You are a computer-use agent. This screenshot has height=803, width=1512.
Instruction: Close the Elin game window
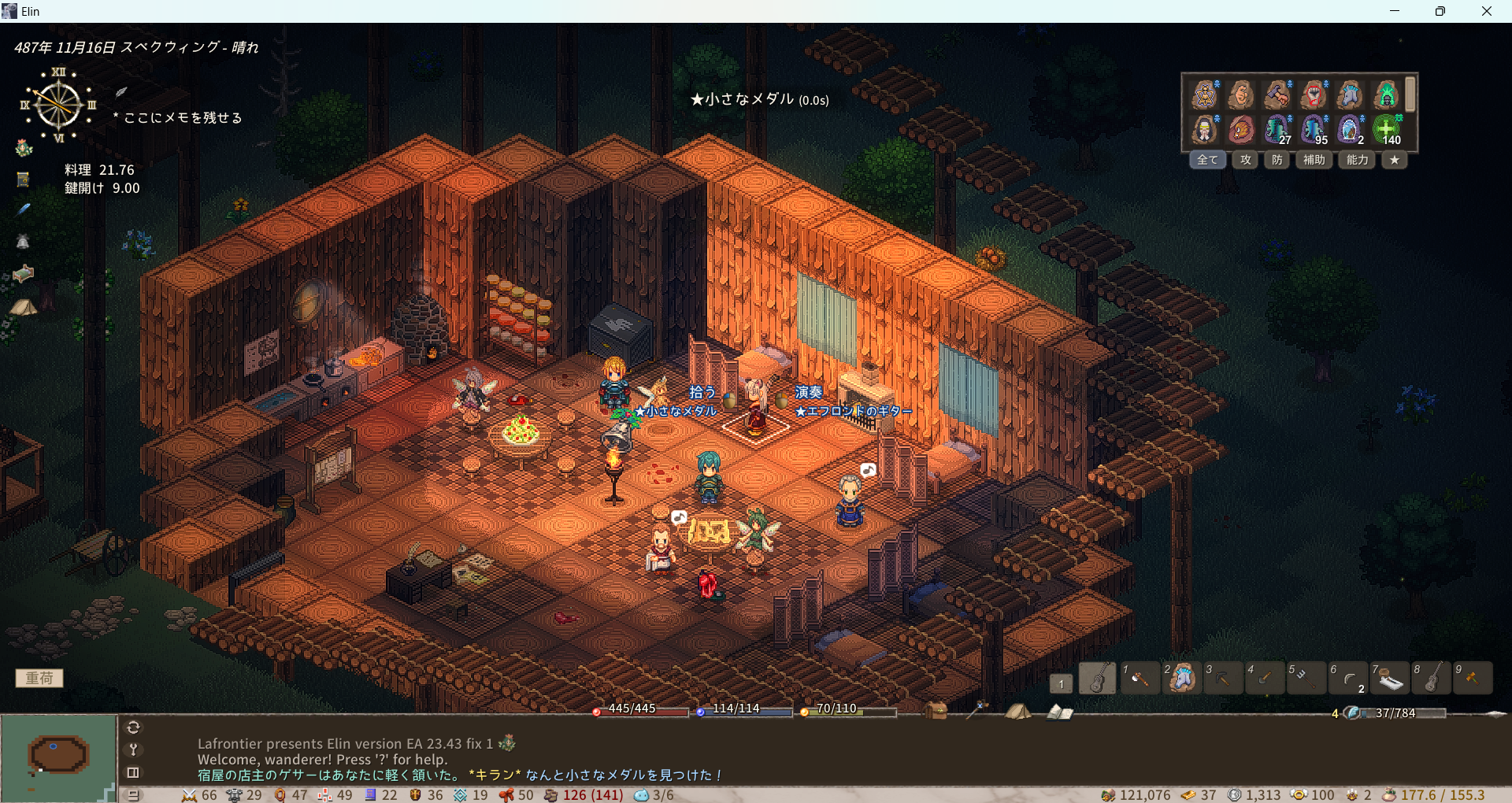click(x=1486, y=11)
